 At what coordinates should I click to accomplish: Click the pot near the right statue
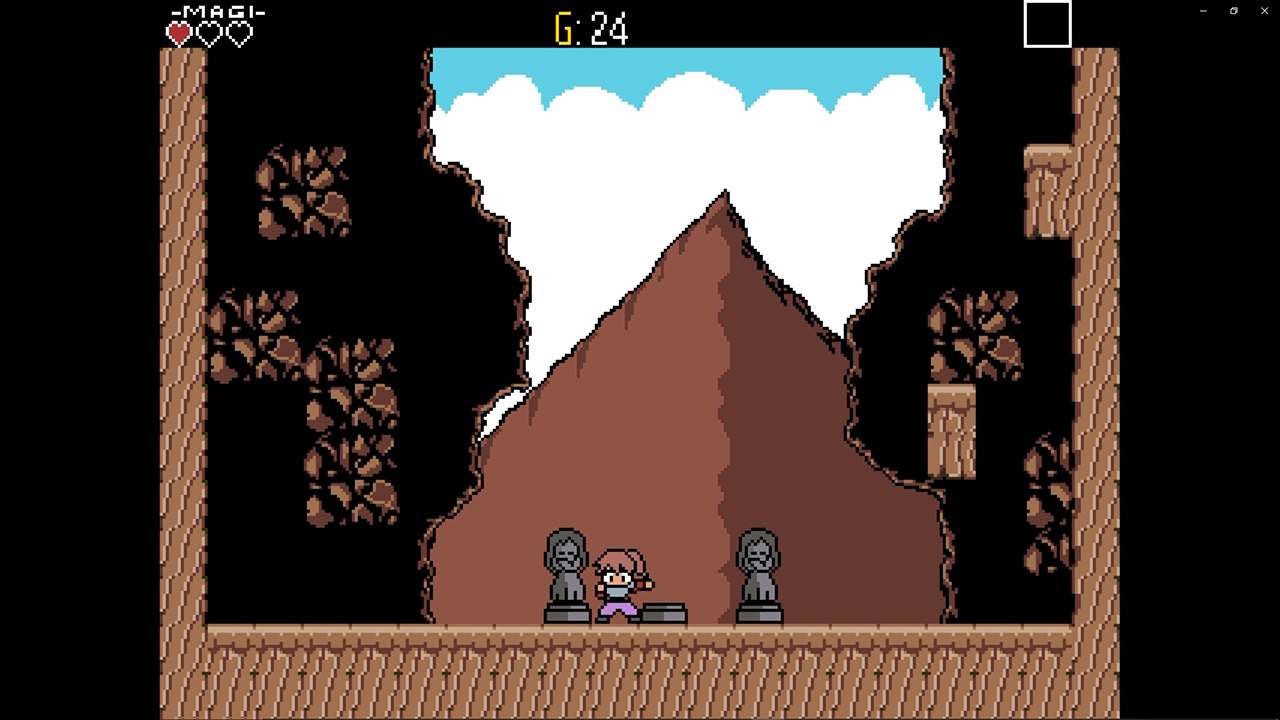point(762,614)
